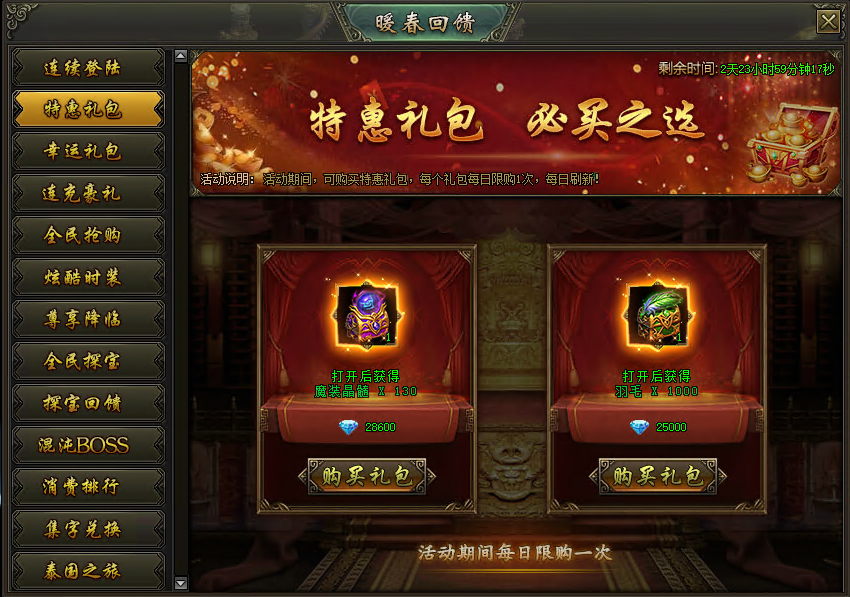Screen dimensions: 850x597
Task: Buy the 羽毛 gift pack for 25000
Action: [658, 476]
